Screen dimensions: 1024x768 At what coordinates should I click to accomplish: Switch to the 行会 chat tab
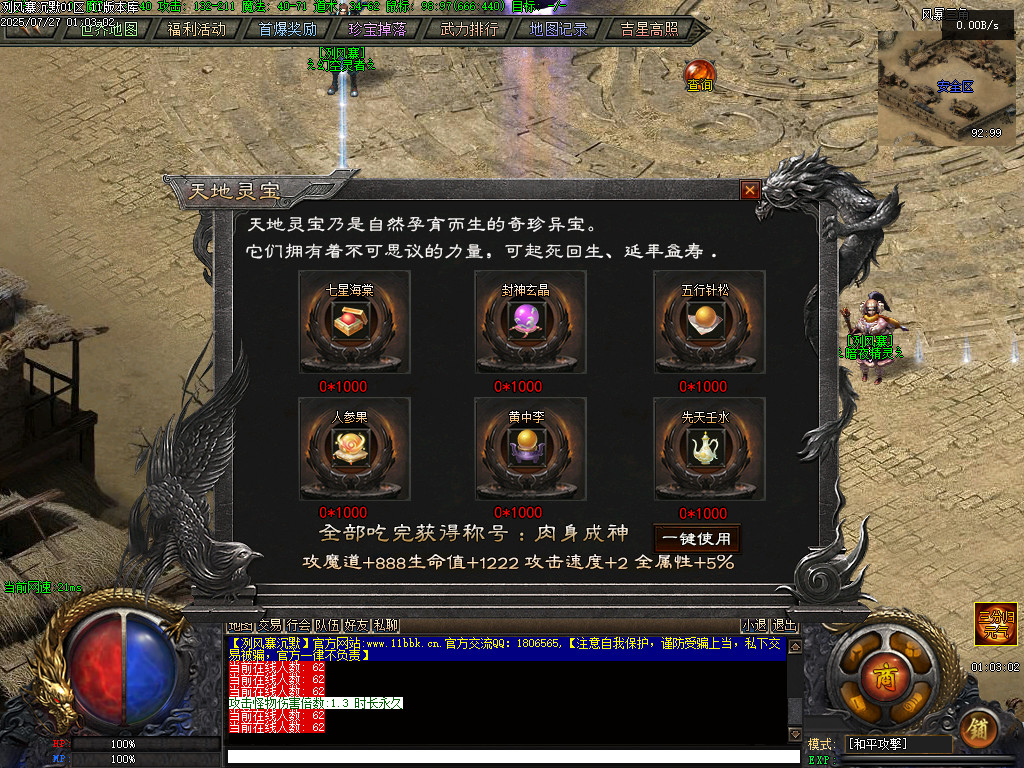(x=298, y=625)
